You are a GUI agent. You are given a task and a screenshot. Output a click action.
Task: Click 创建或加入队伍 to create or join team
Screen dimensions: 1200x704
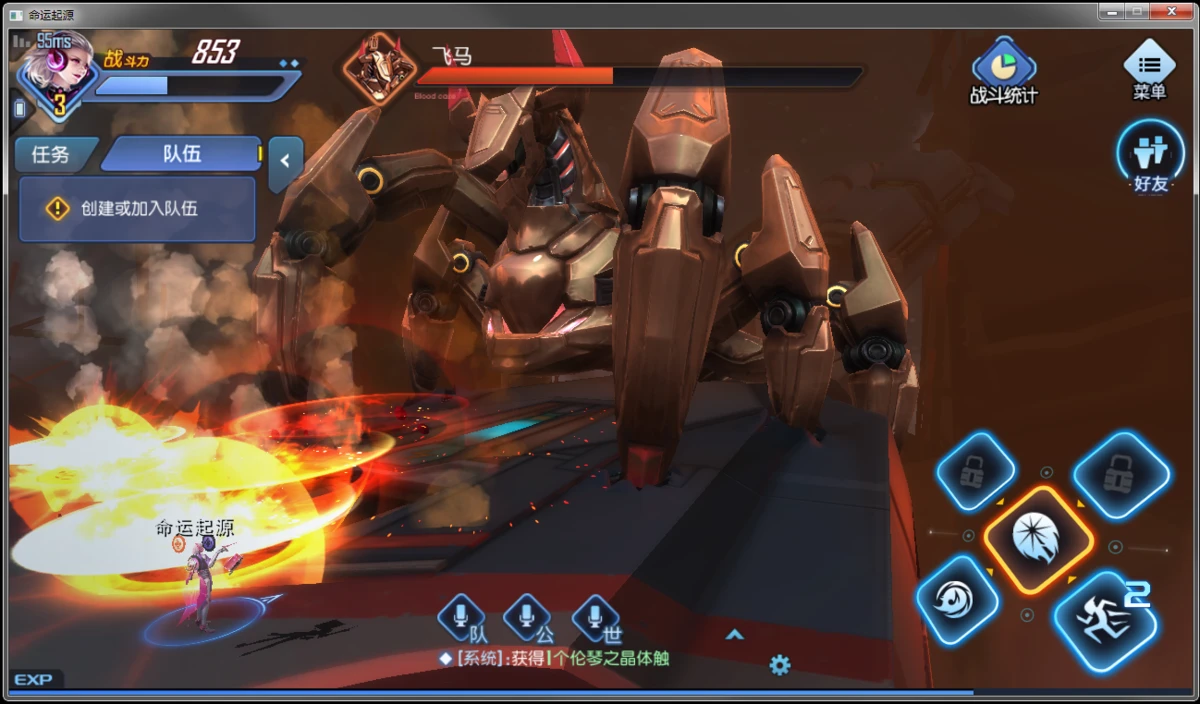tap(137, 209)
